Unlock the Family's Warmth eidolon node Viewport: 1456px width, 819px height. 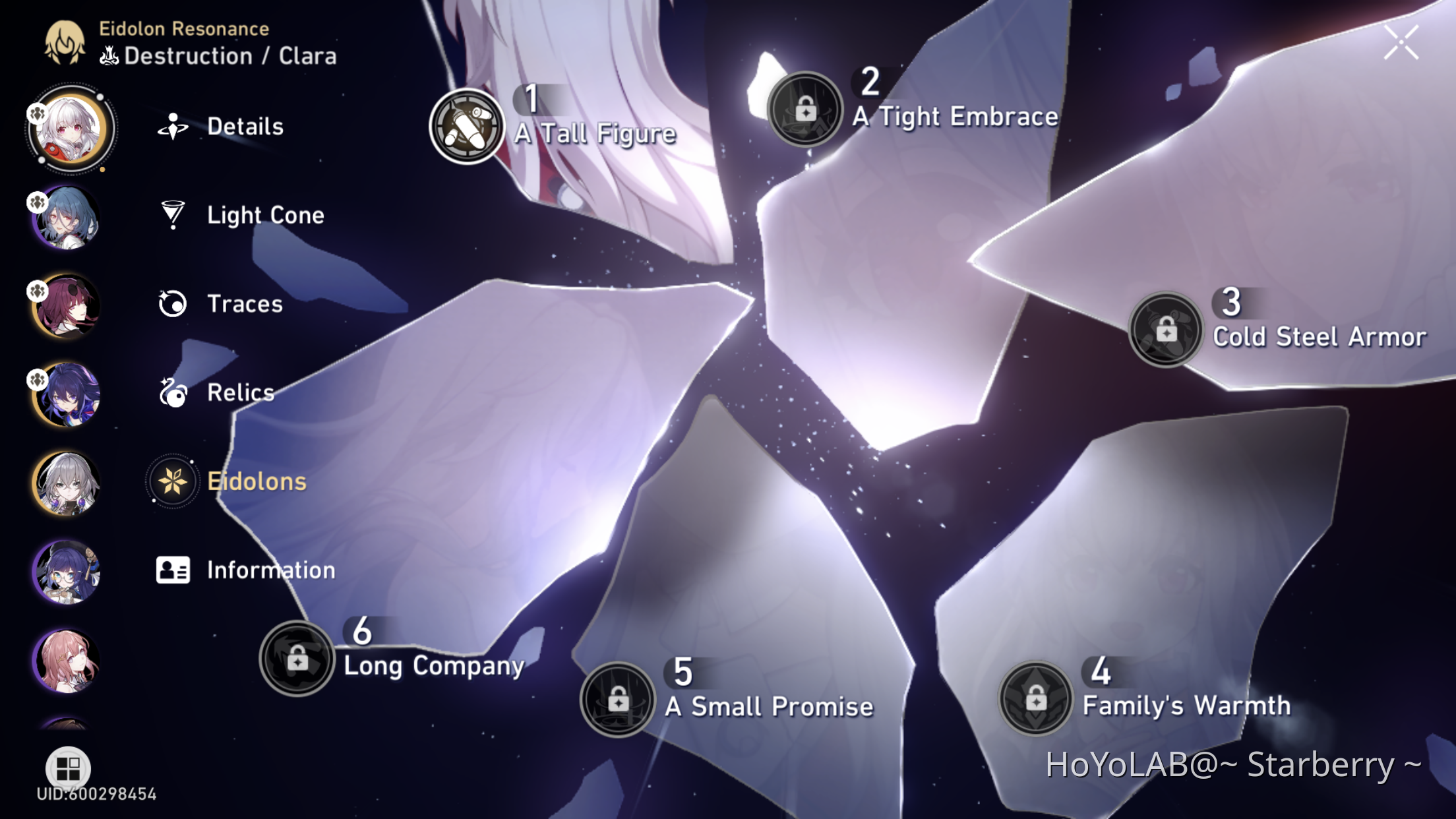(x=1035, y=697)
